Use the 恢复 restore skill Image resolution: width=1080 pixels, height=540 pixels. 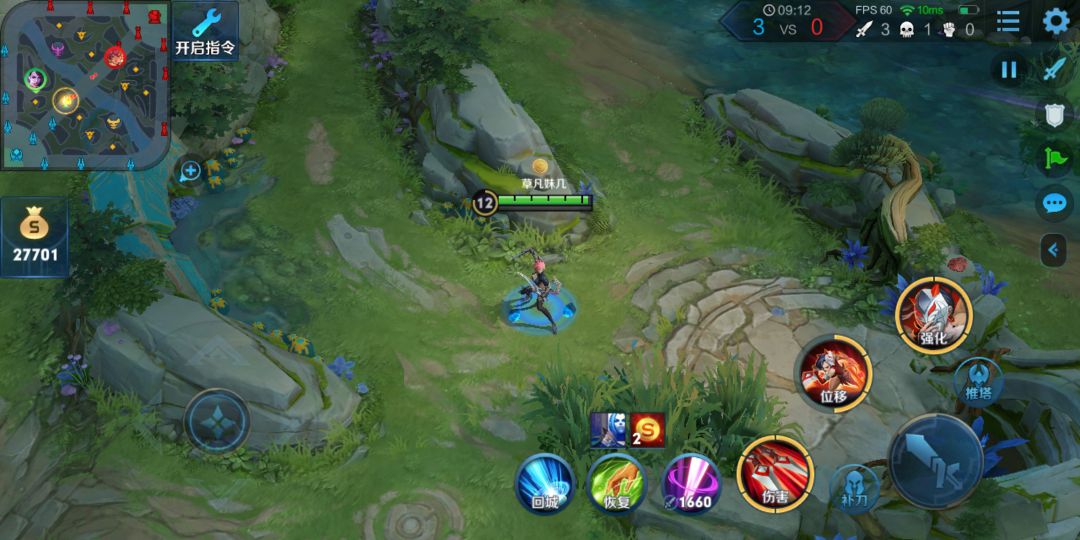(616, 484)
